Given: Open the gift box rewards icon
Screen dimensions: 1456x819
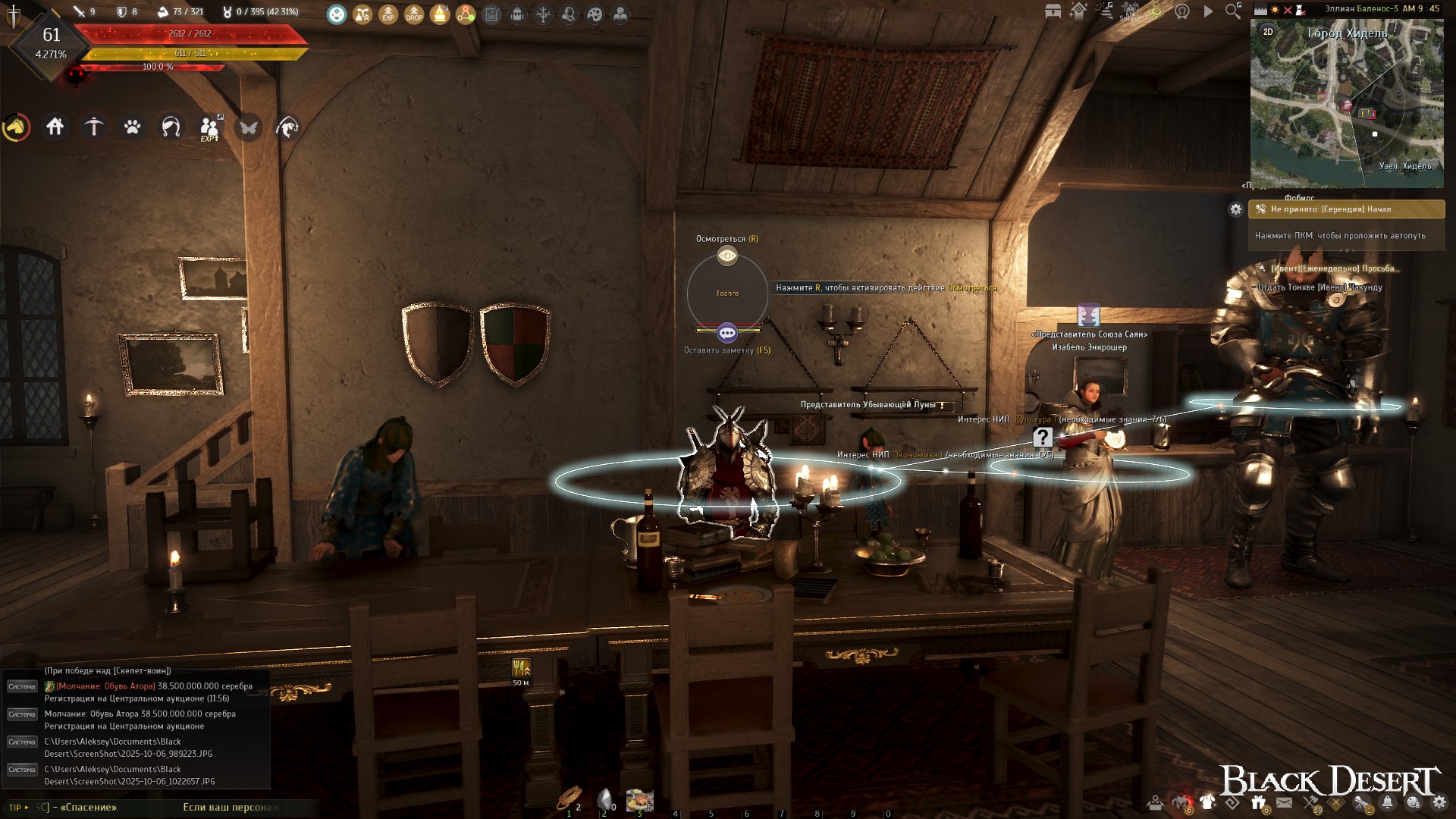Looking at the screenshot, I should pos(1259,802).
